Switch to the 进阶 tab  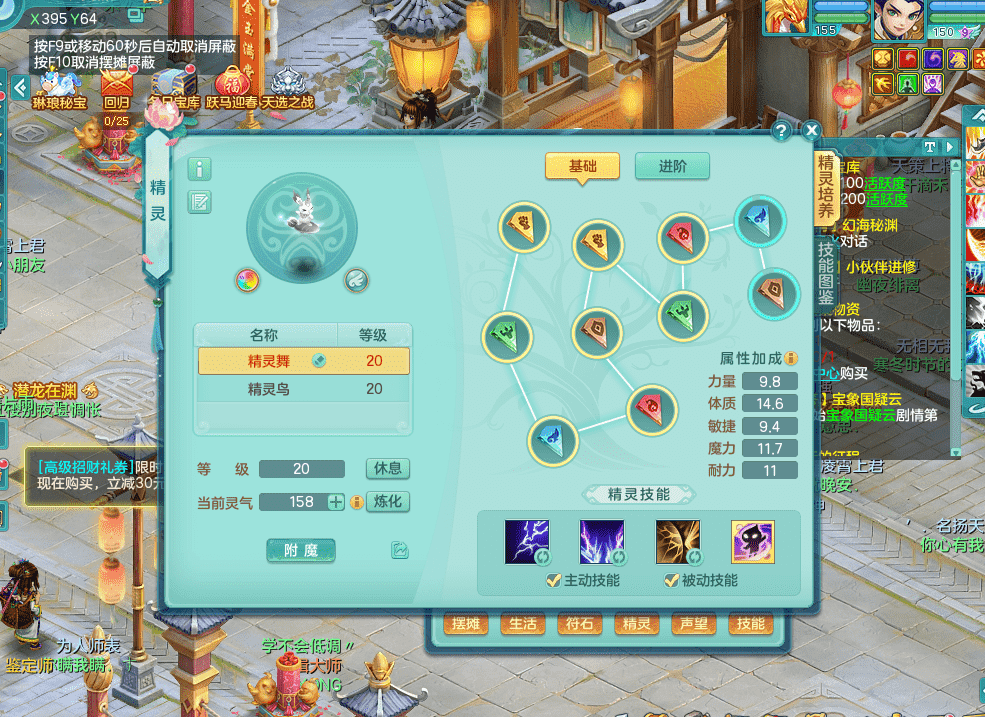[x=672, y=167]
